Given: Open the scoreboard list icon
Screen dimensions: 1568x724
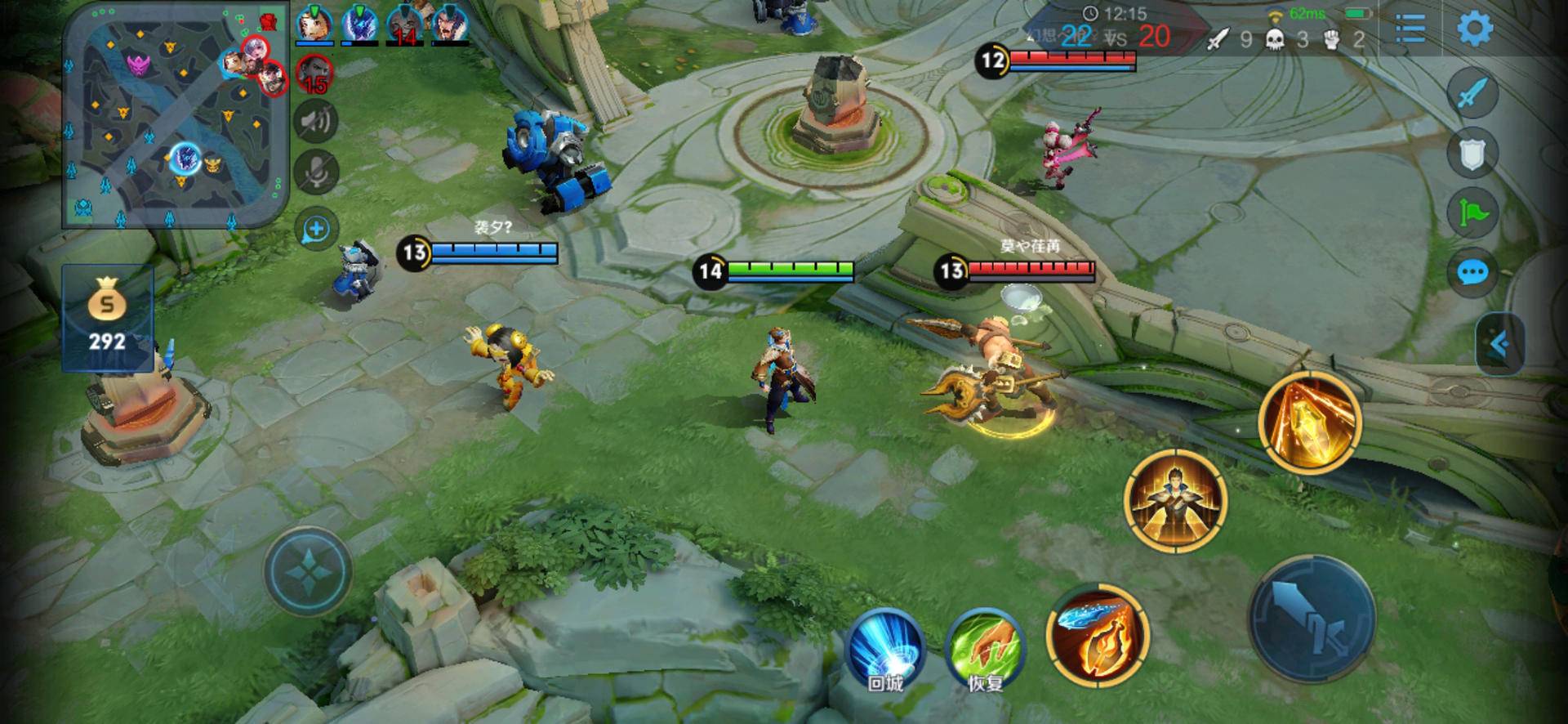Looking at the screenshot, I should click(x=1410, y=29).
